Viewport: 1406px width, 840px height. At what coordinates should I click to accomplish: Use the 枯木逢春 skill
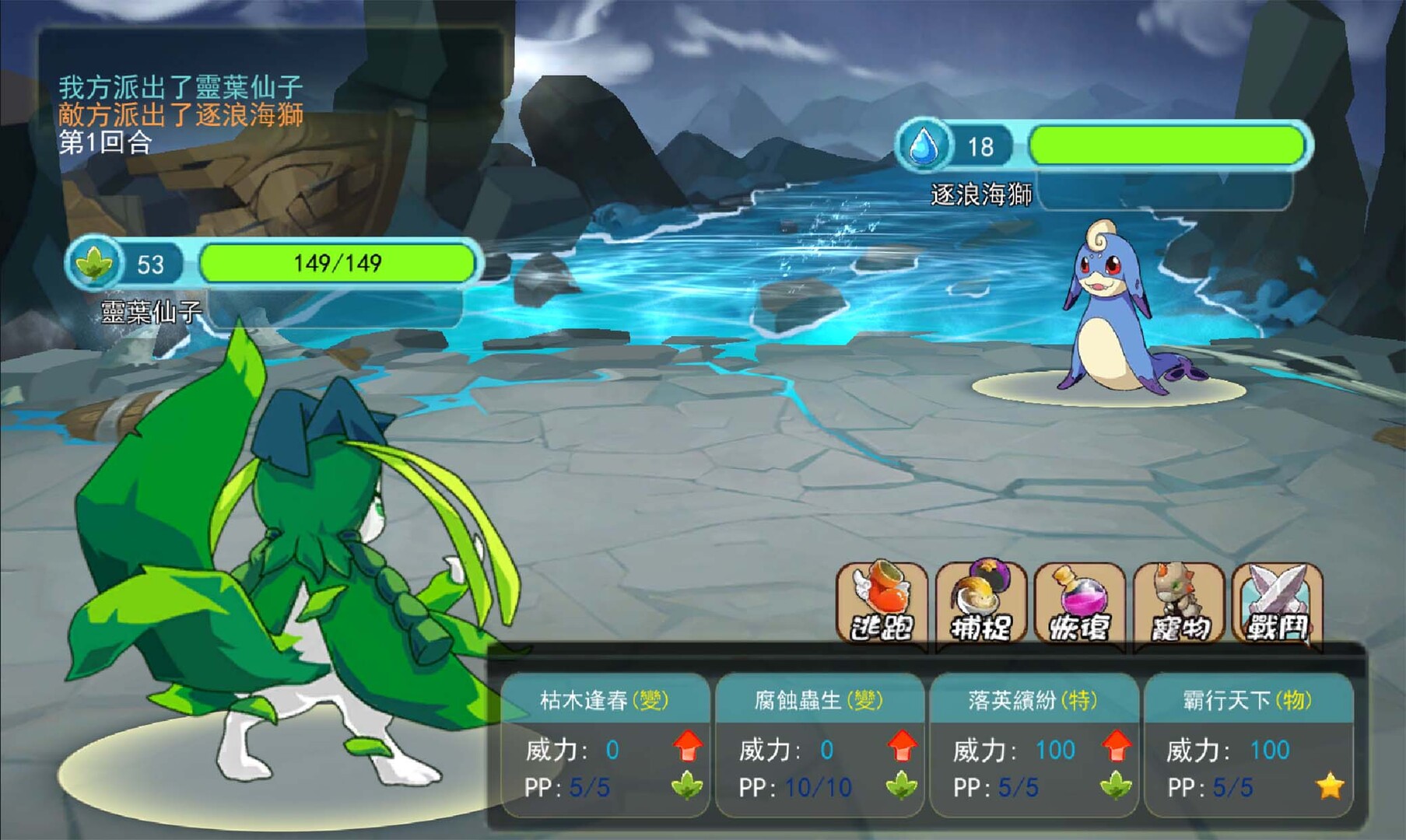tap(605, 745)
